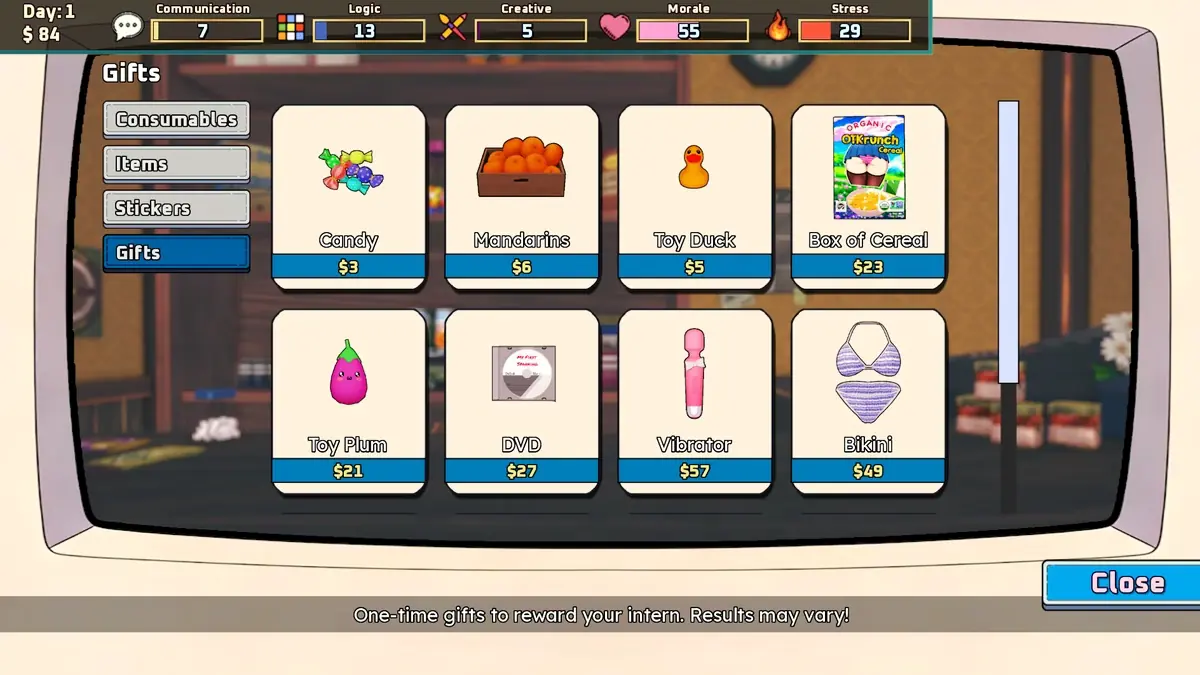Buy the Candy gift for $3
The height and width of the screenshot is (675, 1200).
coord(349,197)
